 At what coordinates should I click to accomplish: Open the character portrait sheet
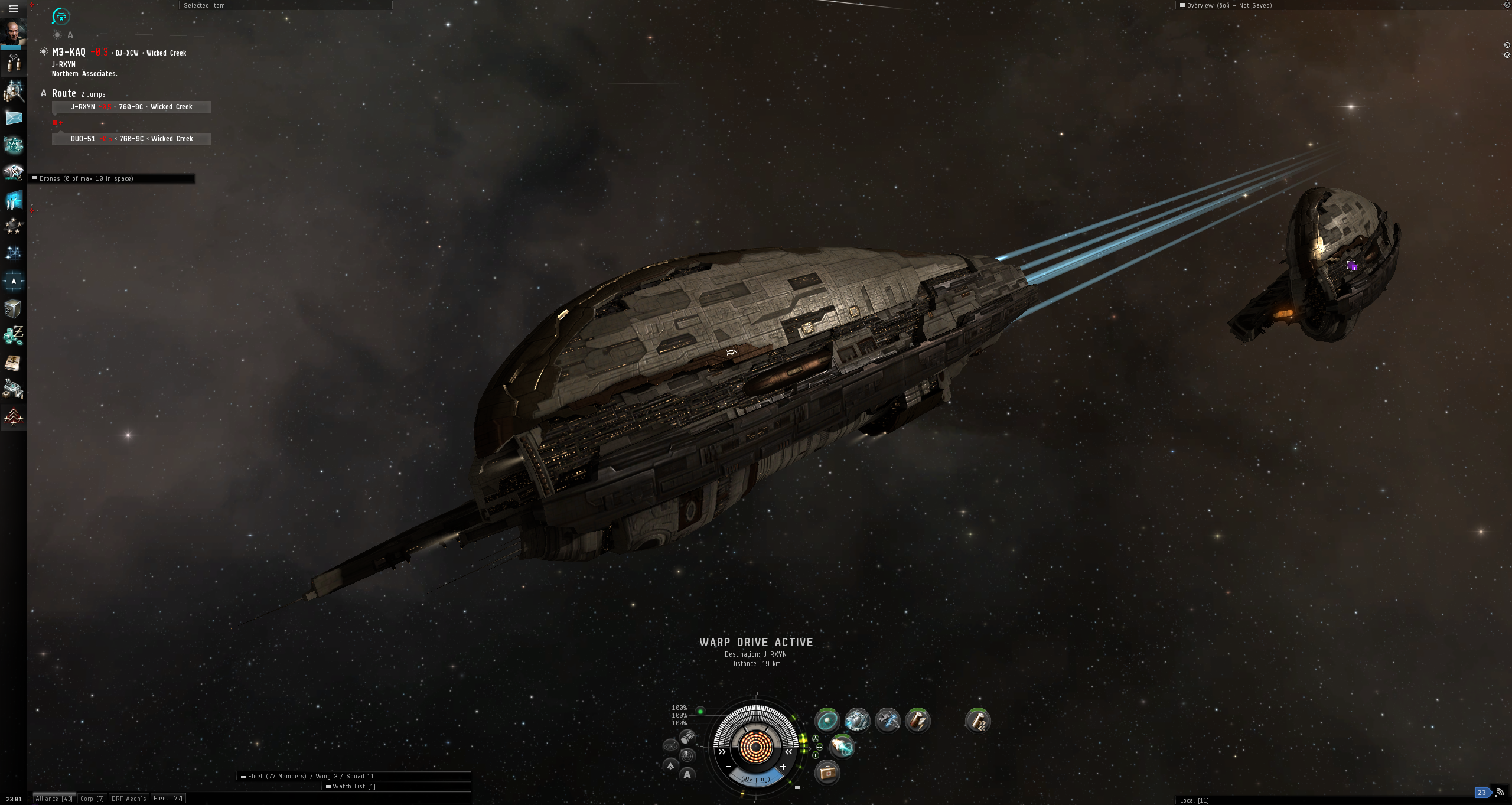13,31
